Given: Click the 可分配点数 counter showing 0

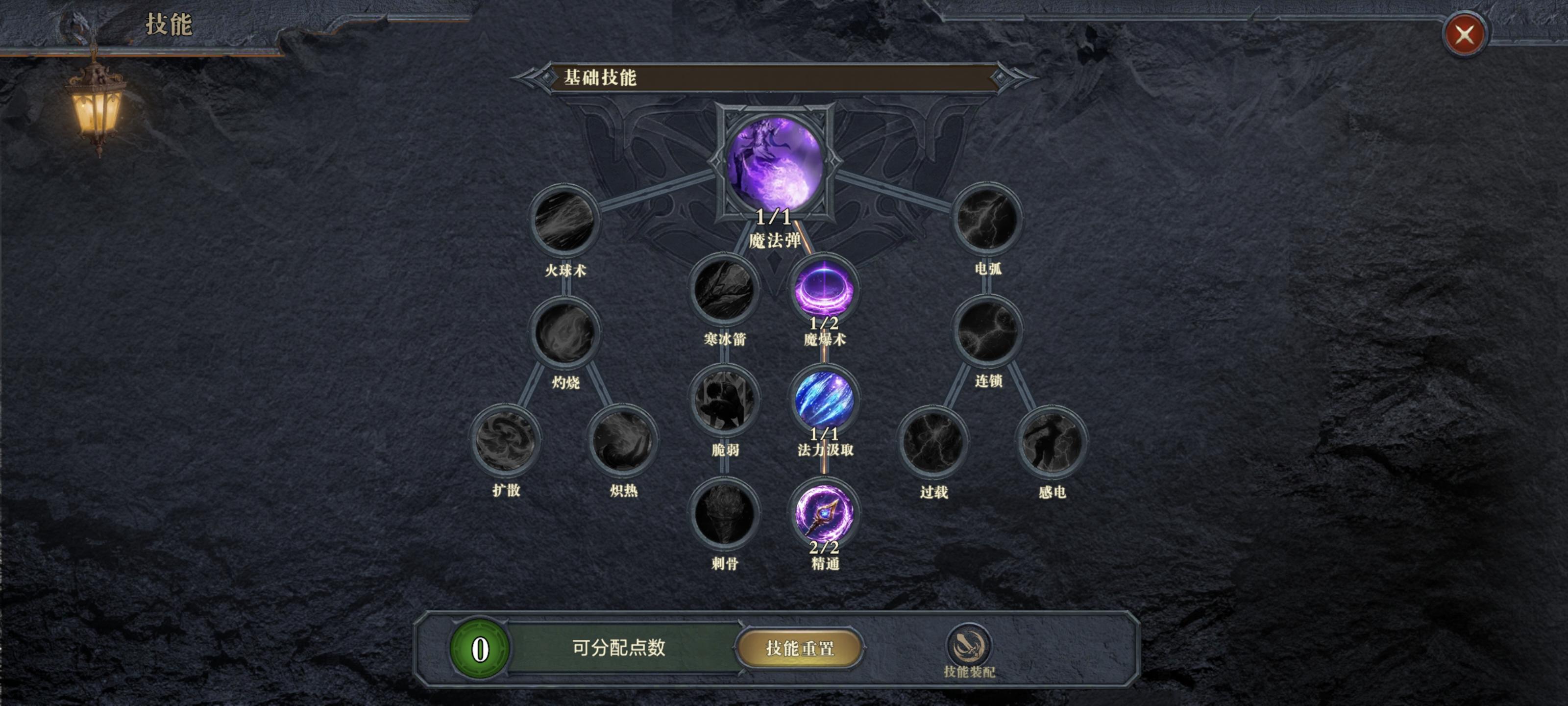Looking at the screenshot, I should click(x=480, y=648).
